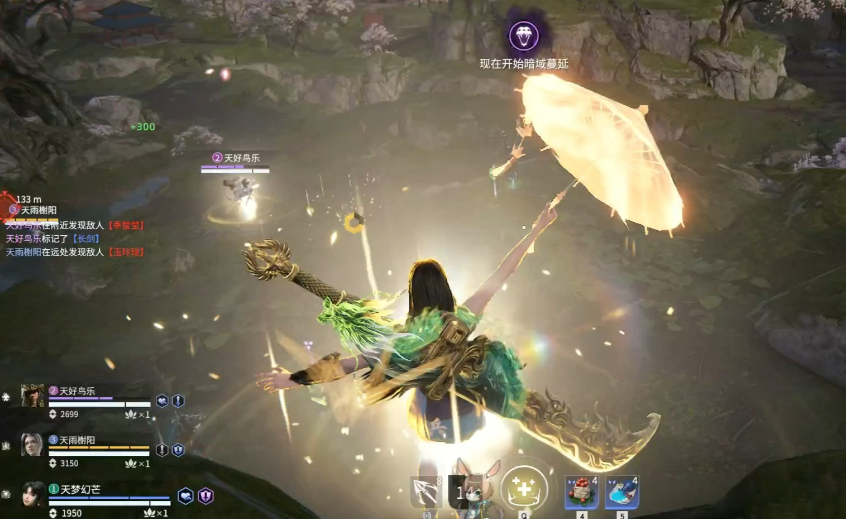This screenshot has height=519, width=846.
Task: Click the 【玉玲珑】 enemy name in chat
Action: click(x=129, y=252)
